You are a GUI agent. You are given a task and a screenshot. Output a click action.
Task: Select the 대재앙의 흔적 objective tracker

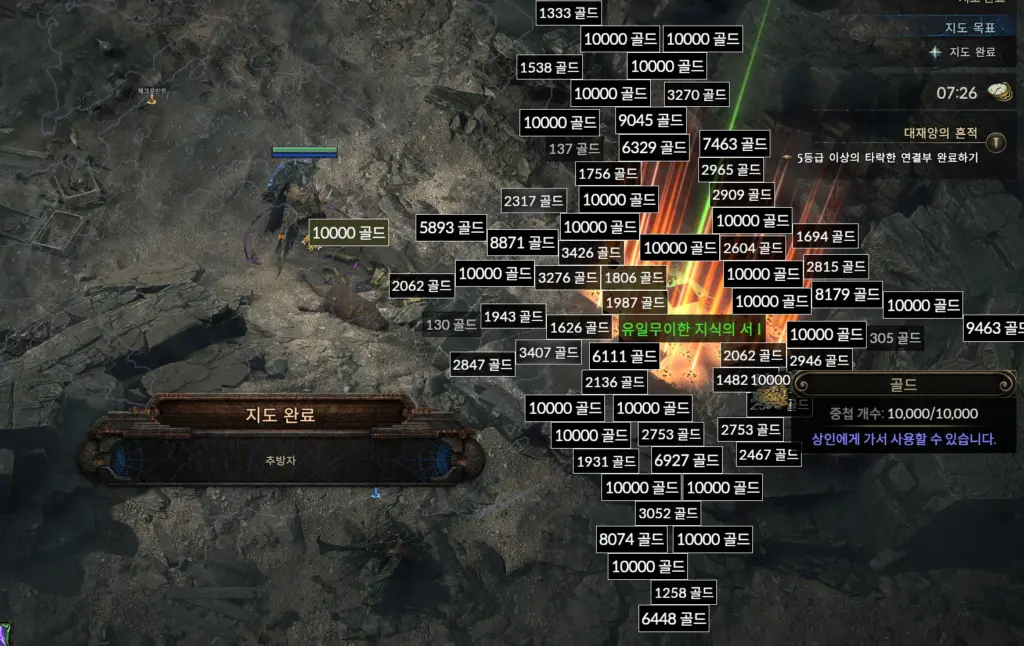point(940,132)
